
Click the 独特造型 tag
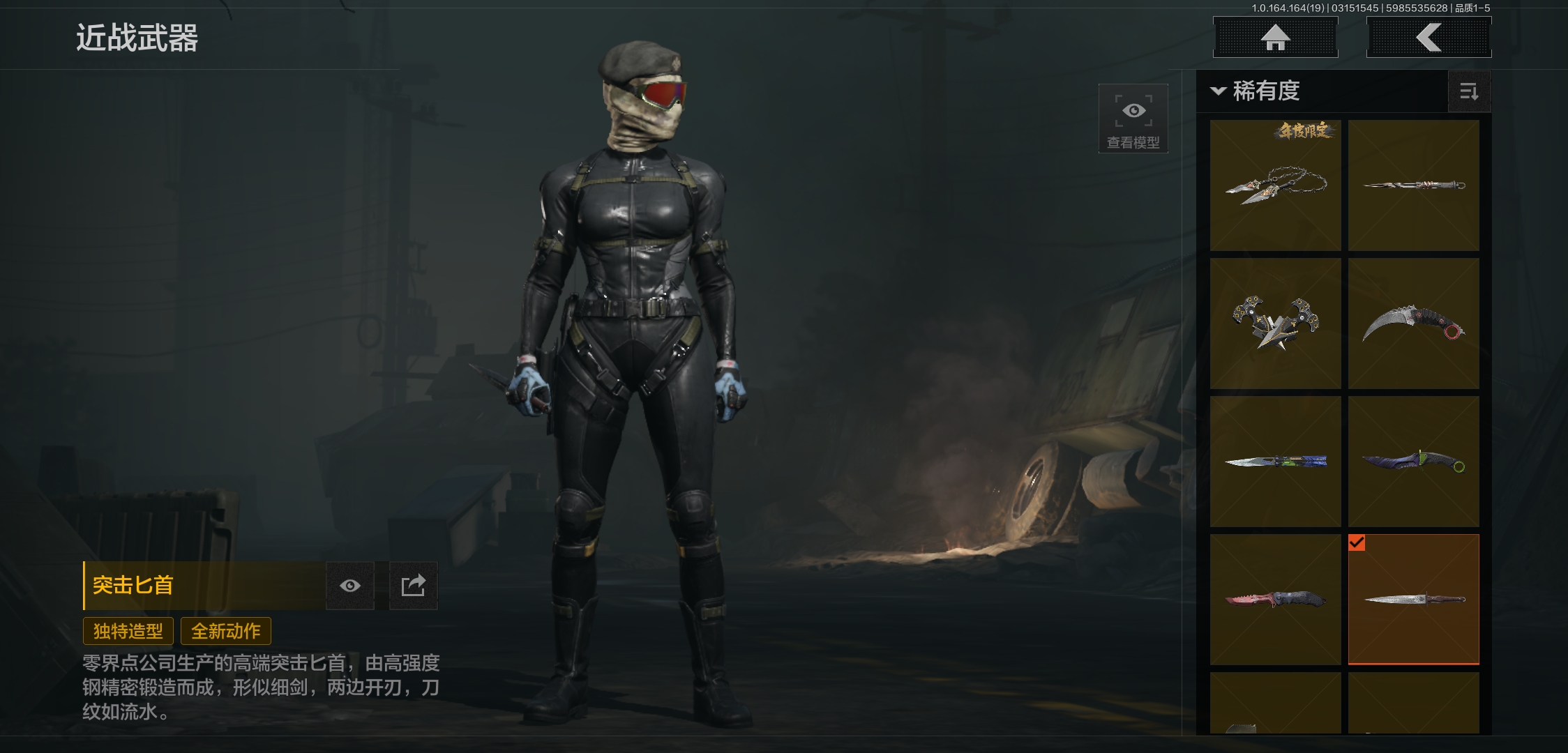[128, 631]
